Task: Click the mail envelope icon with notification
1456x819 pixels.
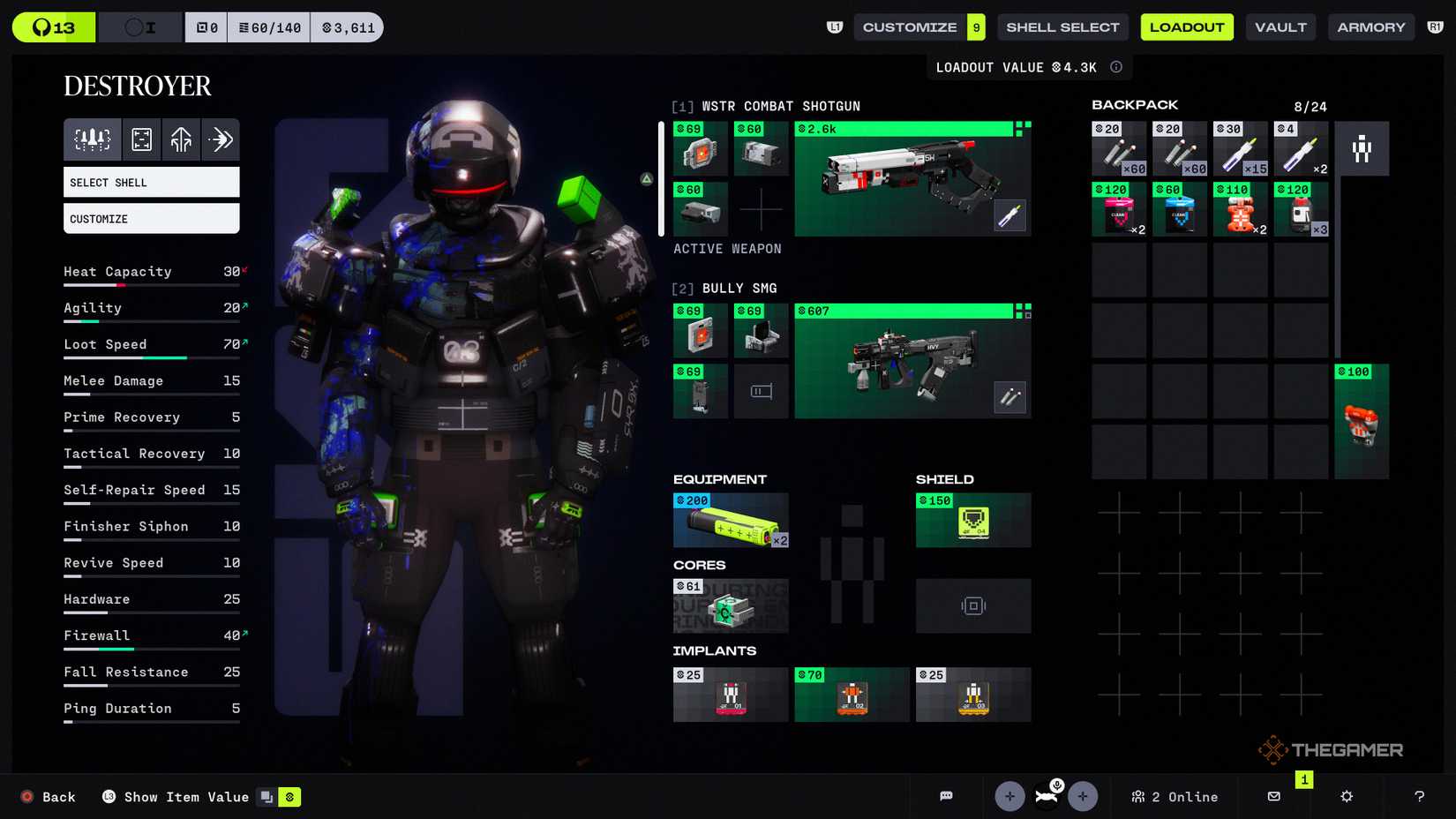Action: click(x=1273, y=796)
